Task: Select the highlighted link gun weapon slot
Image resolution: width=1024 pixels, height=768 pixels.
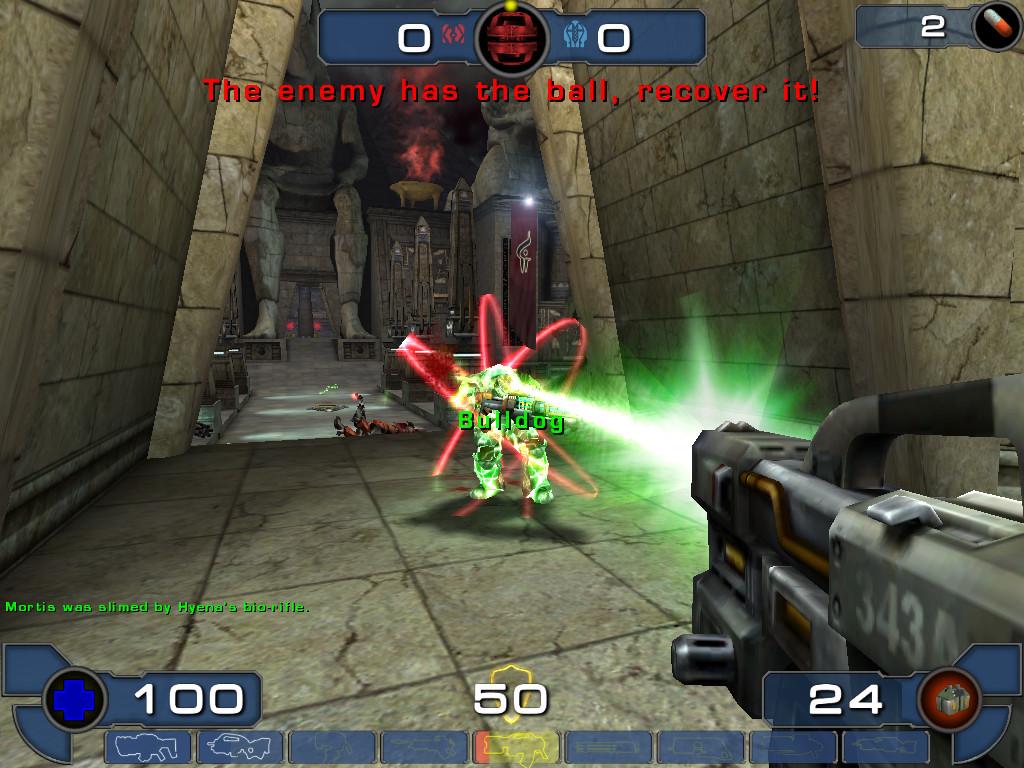Action: pyautogui.click(x=514, y=747)
